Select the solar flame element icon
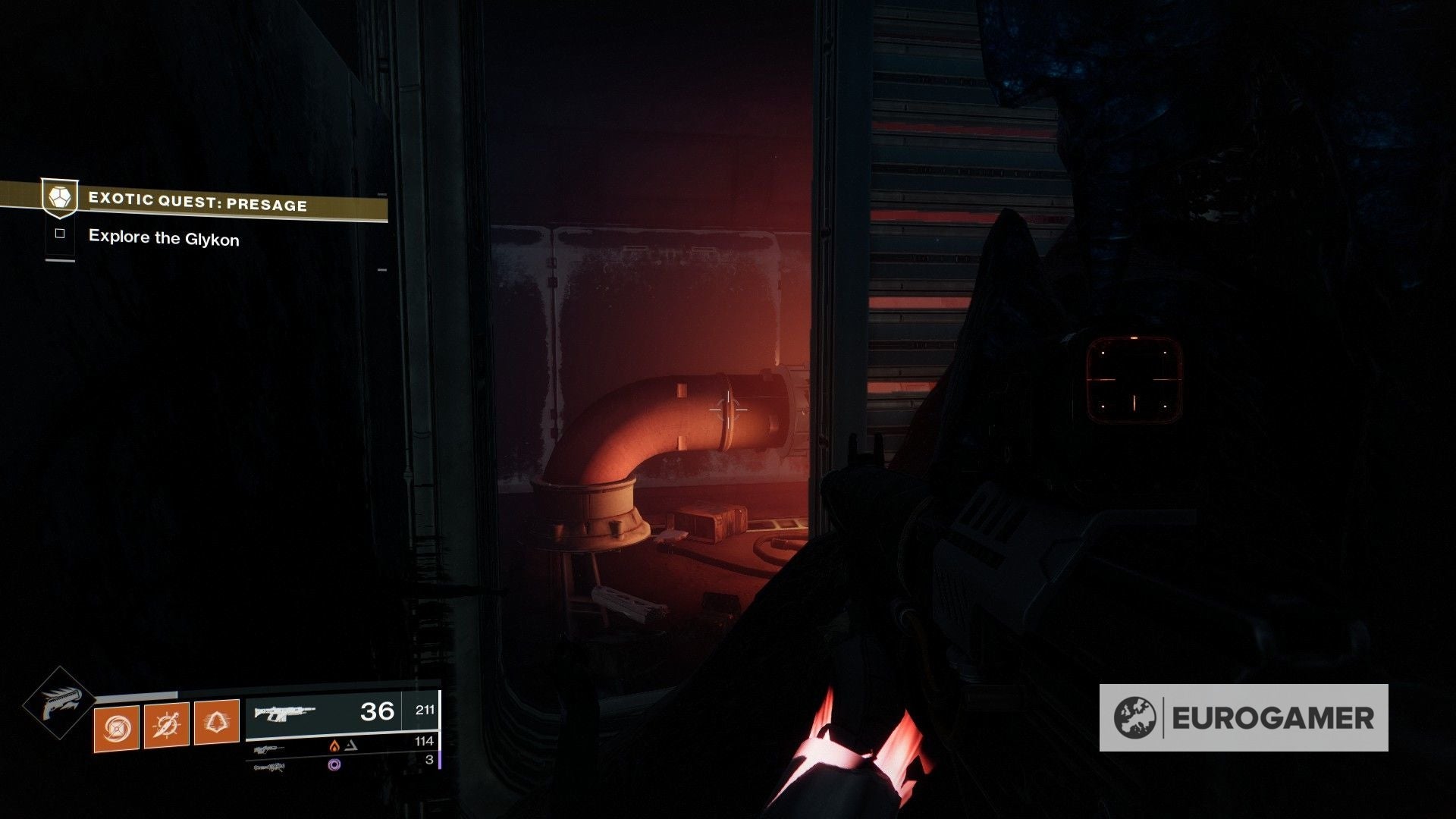Image resolution: width=1456 pixels, height=819 pixels. 335,746
